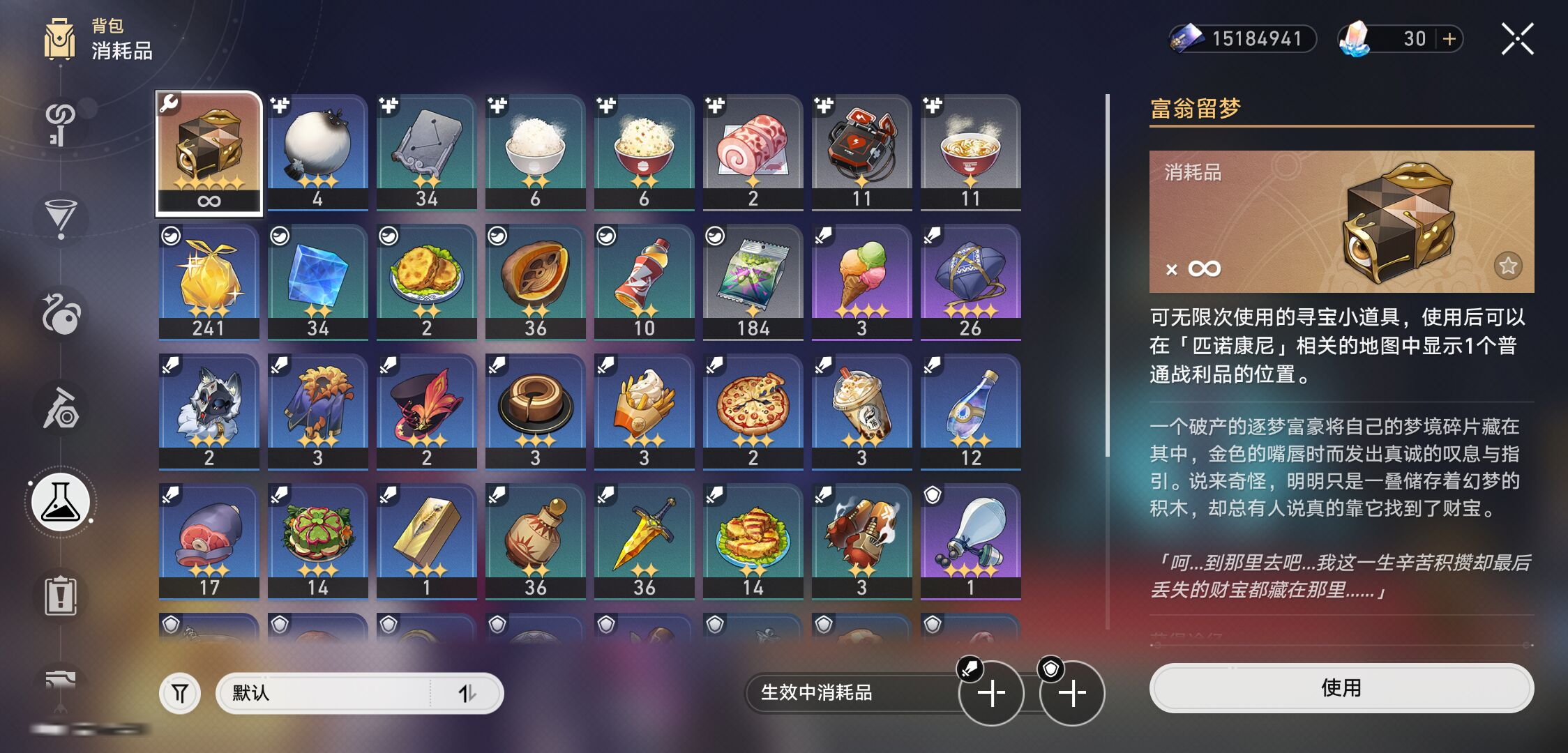Select the golden sword consumable
The image size is (1568, 753).
click(644, 541)
